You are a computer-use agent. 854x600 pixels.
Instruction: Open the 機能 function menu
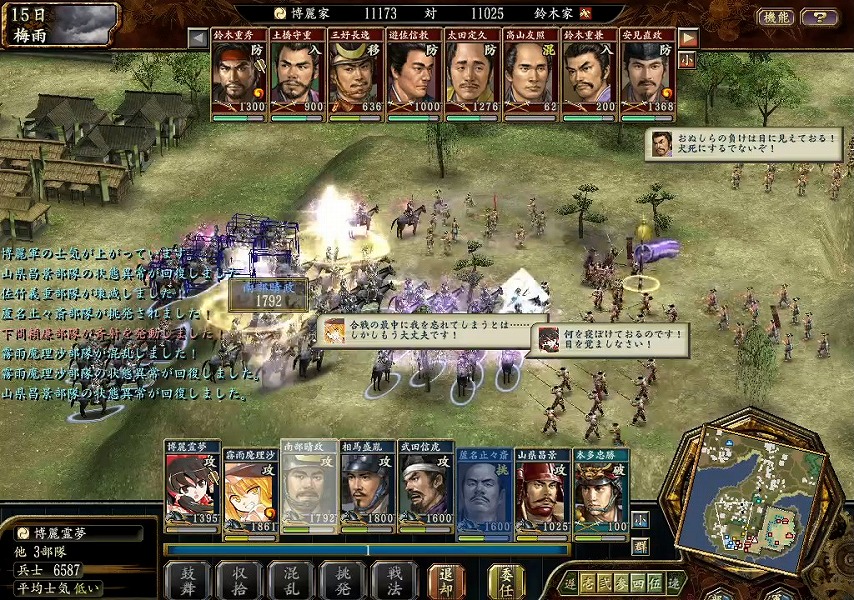(x=775, y=17)
